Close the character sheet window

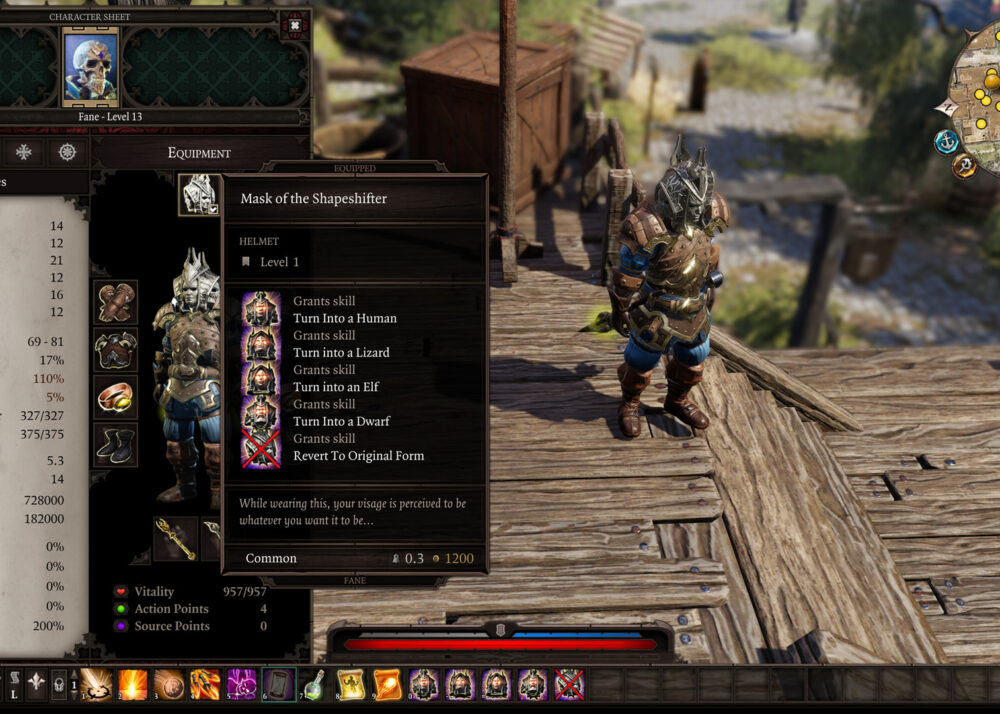295,25
